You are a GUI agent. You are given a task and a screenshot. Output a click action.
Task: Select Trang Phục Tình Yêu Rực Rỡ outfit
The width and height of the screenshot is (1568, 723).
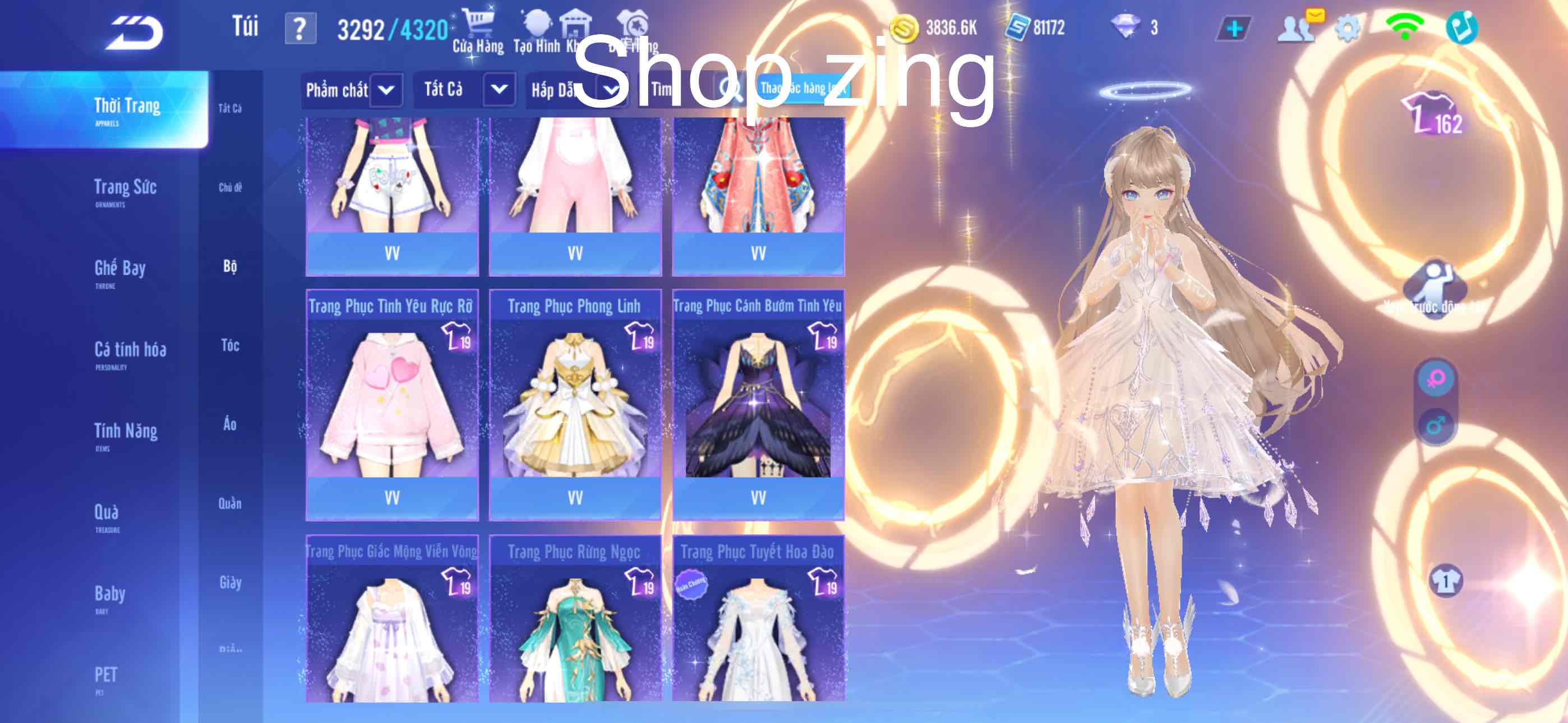[392, 403]
